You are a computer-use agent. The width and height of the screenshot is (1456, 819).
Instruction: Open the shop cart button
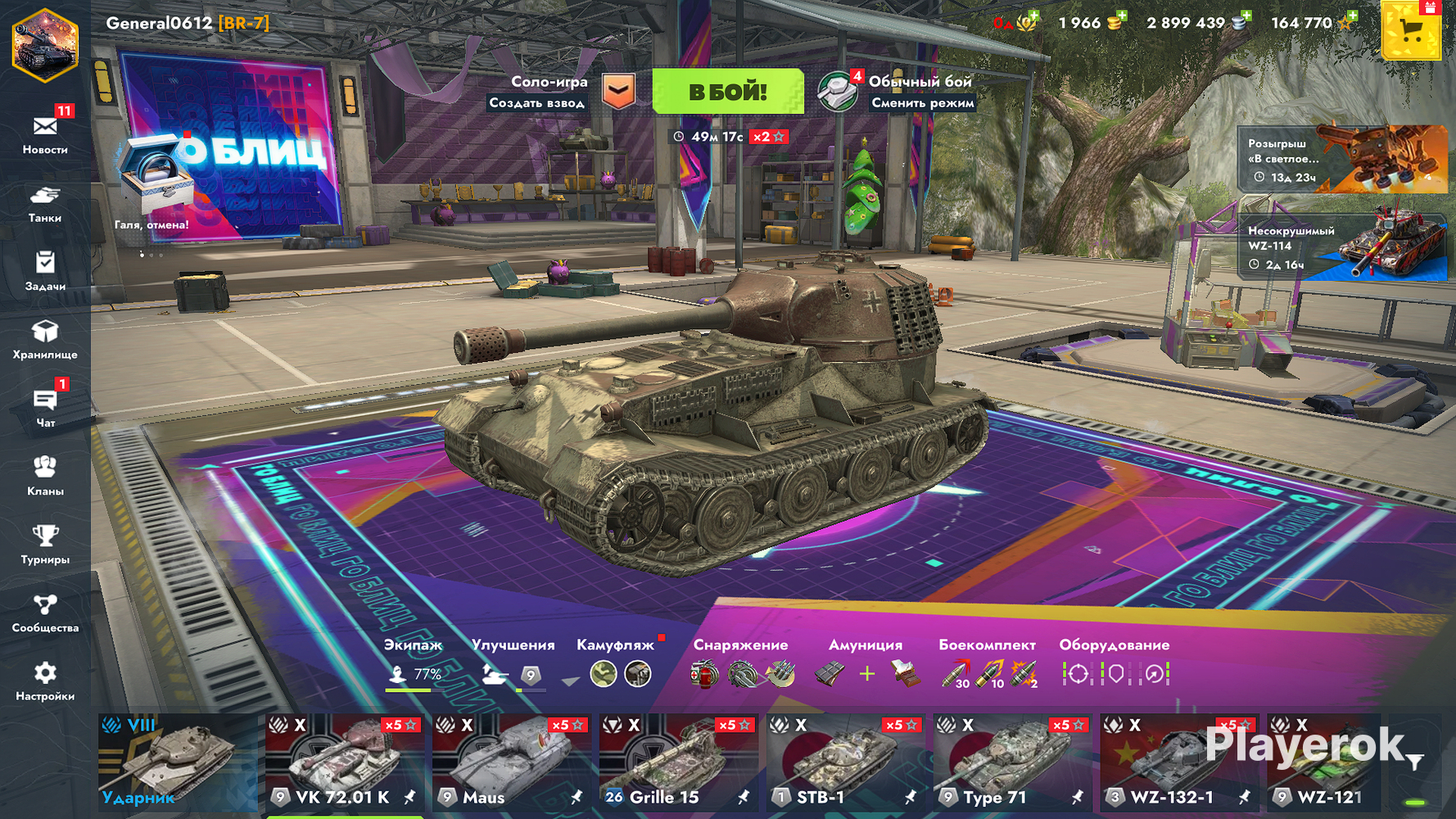tap(1410, 31)
